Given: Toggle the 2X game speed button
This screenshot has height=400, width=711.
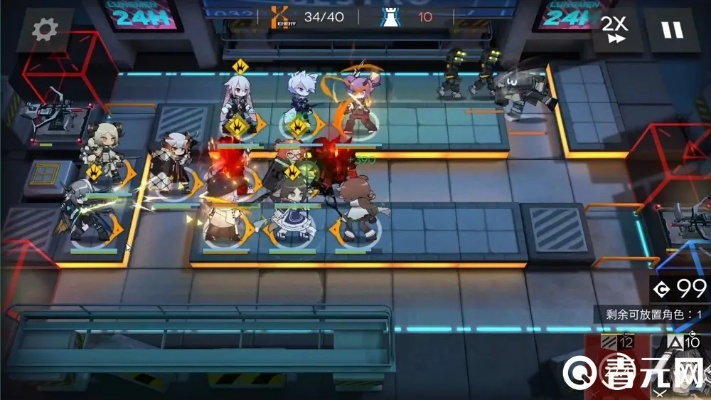Looking at the screenshot, I should click(614, 29).
